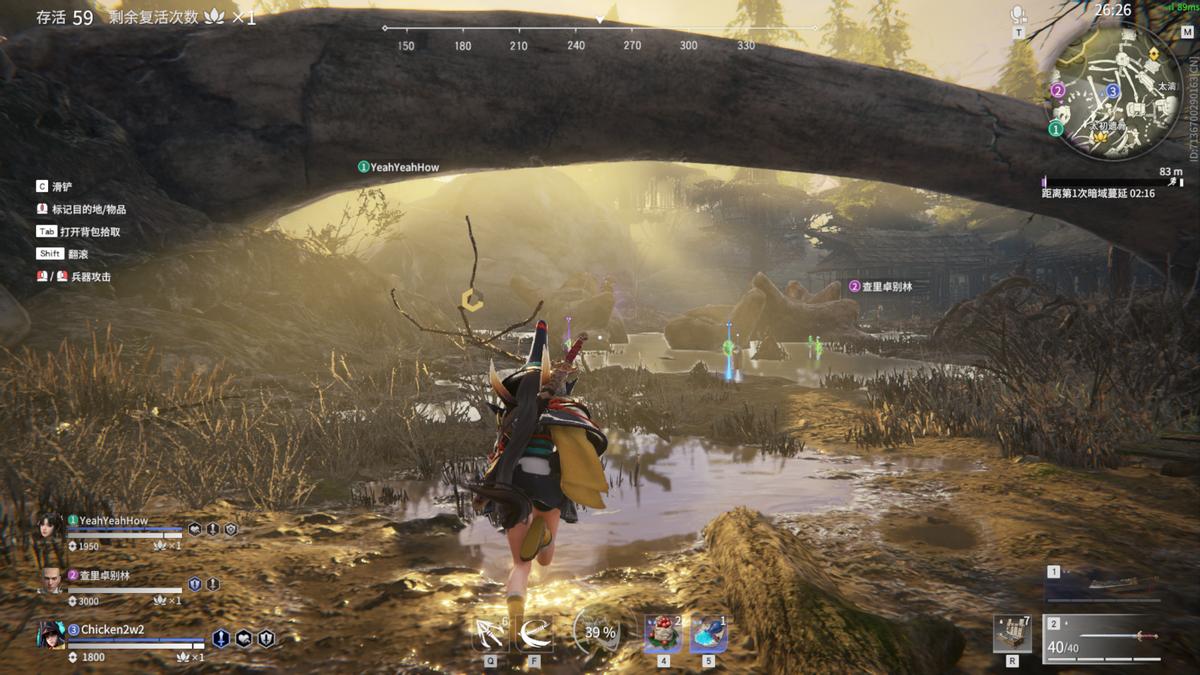Click teammate YeahYeahHow's portrait
1200x675 pixels.
[50, 527]
